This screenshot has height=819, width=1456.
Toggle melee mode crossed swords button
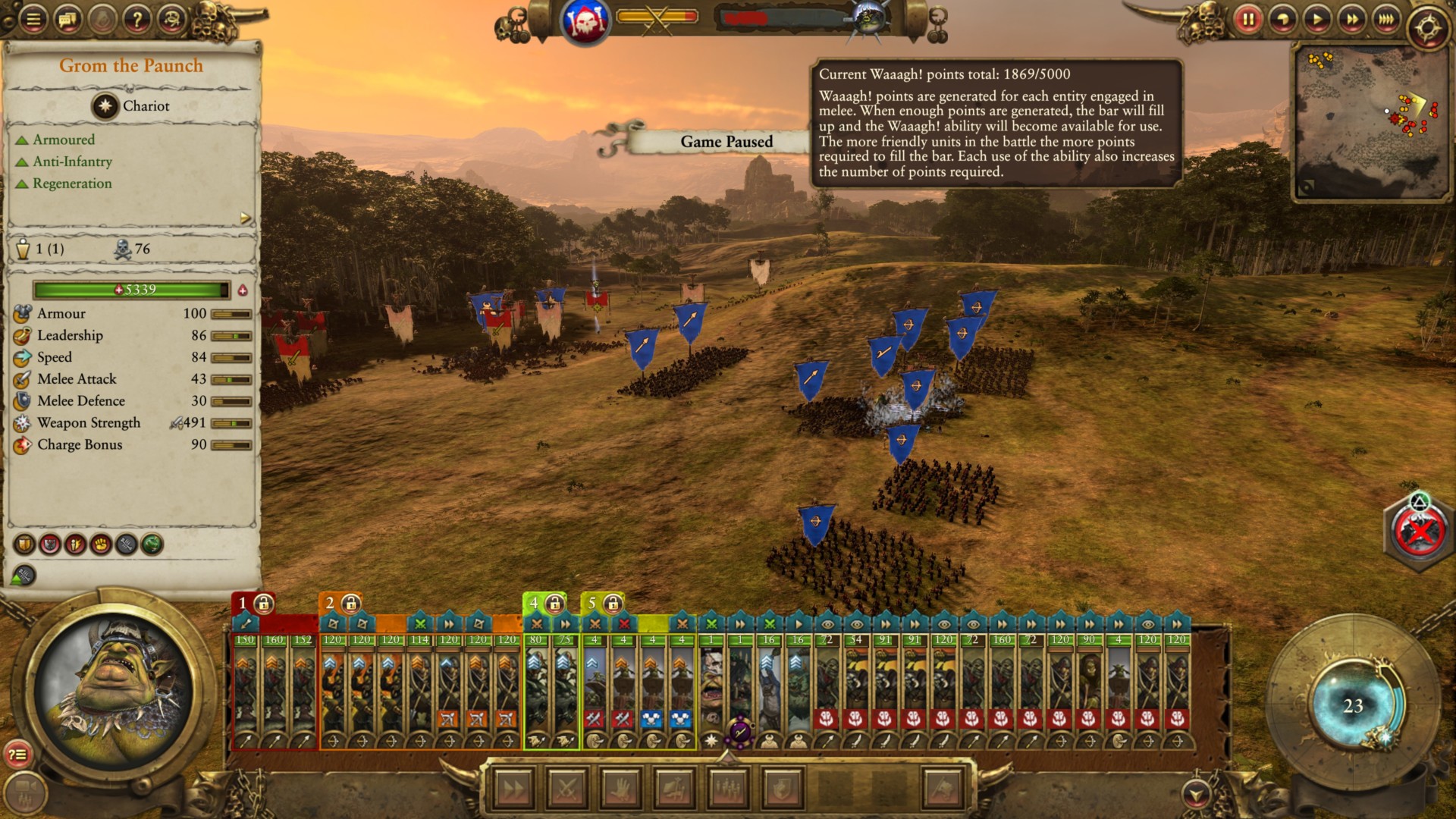click(566, 789)
